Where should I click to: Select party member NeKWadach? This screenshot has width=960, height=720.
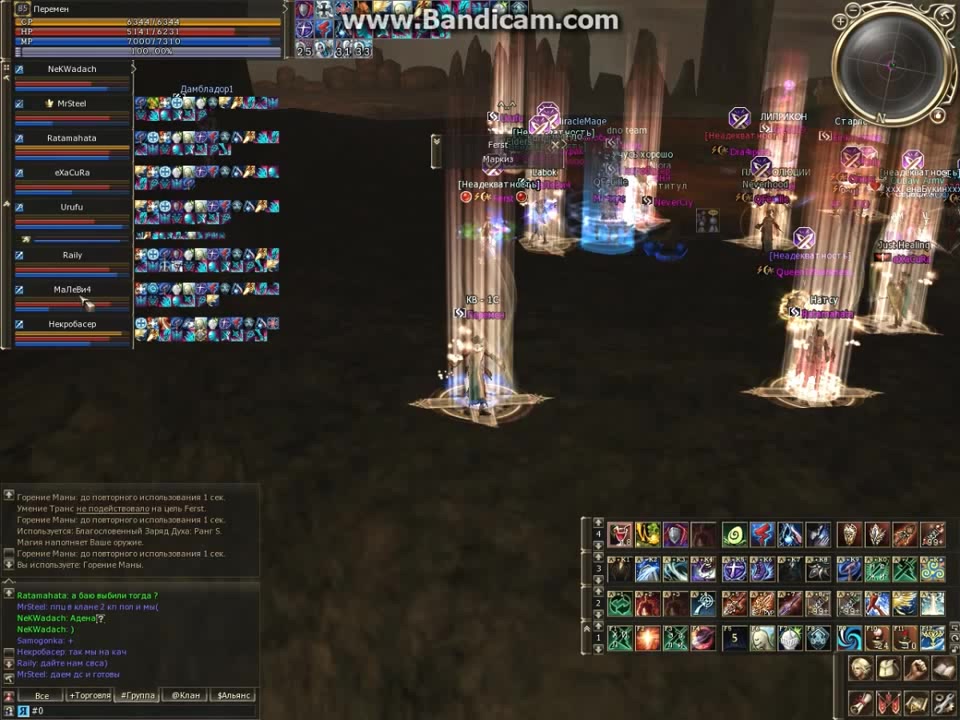(x=72, y=69)
